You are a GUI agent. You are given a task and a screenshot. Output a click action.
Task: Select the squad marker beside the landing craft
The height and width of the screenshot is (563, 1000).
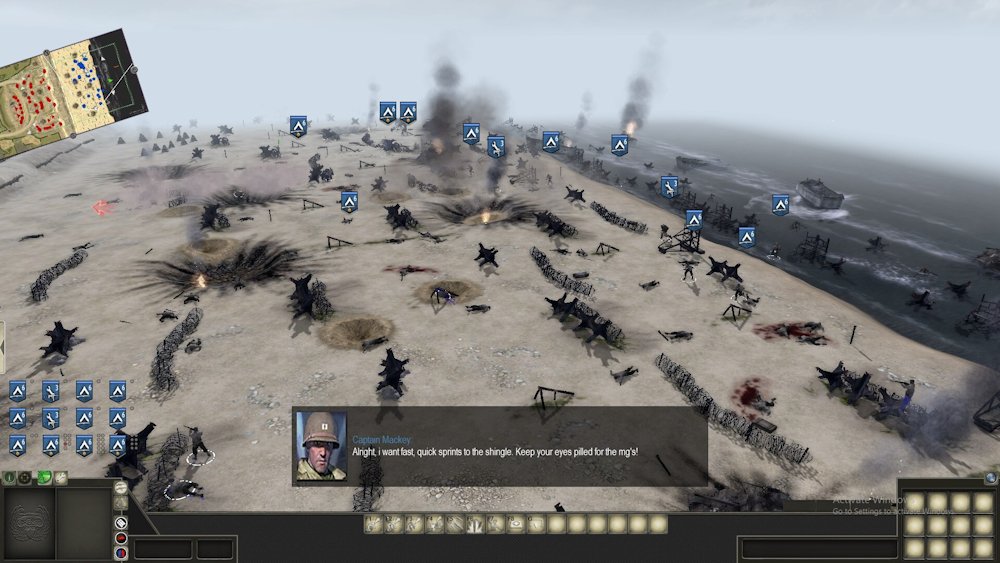[x=780, y=204]
